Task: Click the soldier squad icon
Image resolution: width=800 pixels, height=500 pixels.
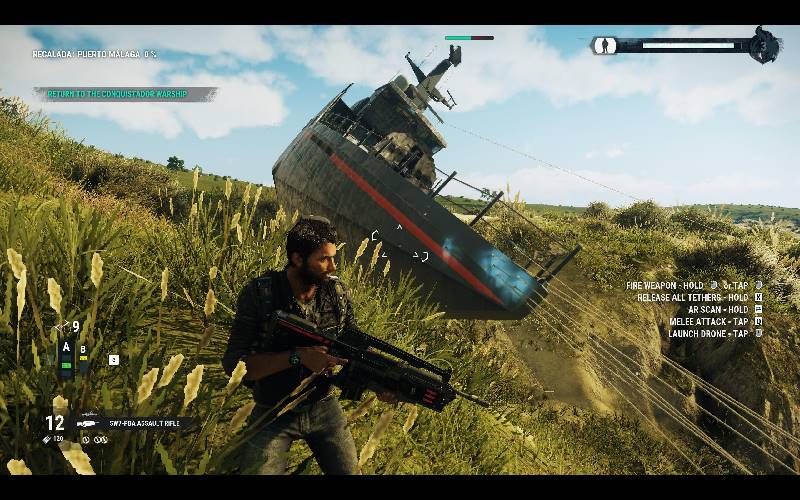Action: click(605, 45)
